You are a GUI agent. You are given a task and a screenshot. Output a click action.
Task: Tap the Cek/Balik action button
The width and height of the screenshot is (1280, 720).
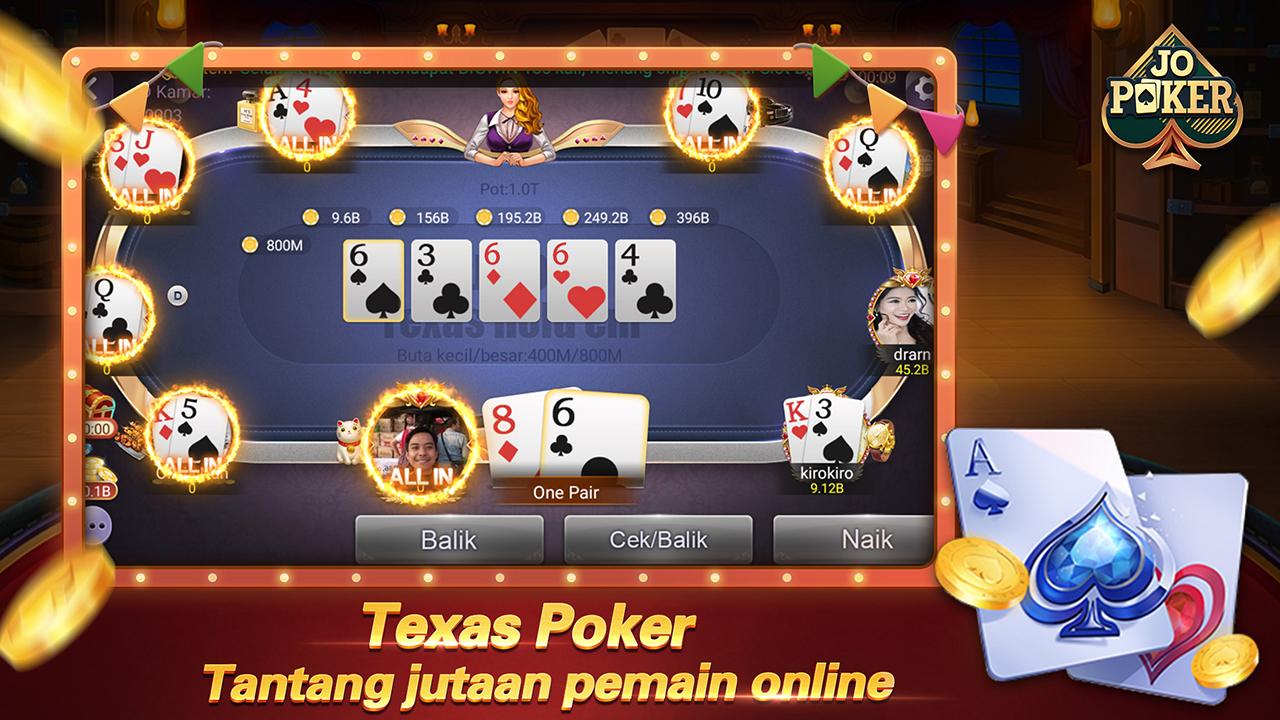tap(655, 539)
